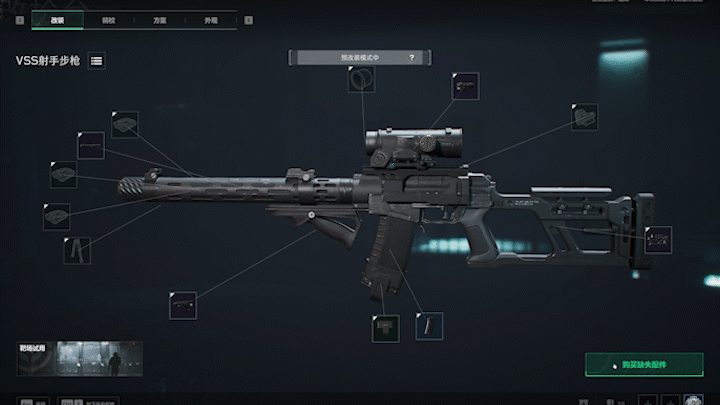Open the 精校 calibration tab

(x=108, y=19)
